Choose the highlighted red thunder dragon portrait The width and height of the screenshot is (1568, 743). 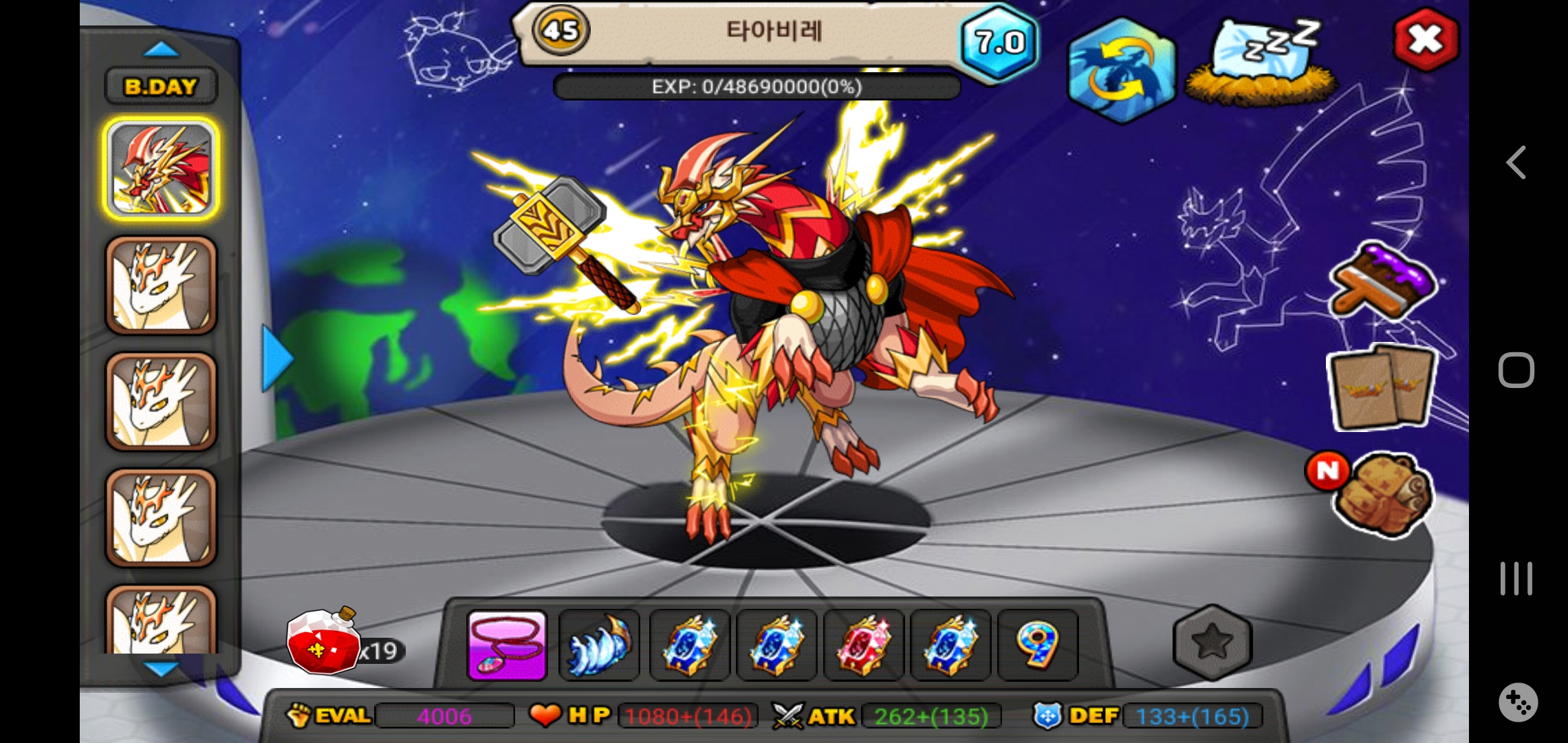click(x=162, y=169)
